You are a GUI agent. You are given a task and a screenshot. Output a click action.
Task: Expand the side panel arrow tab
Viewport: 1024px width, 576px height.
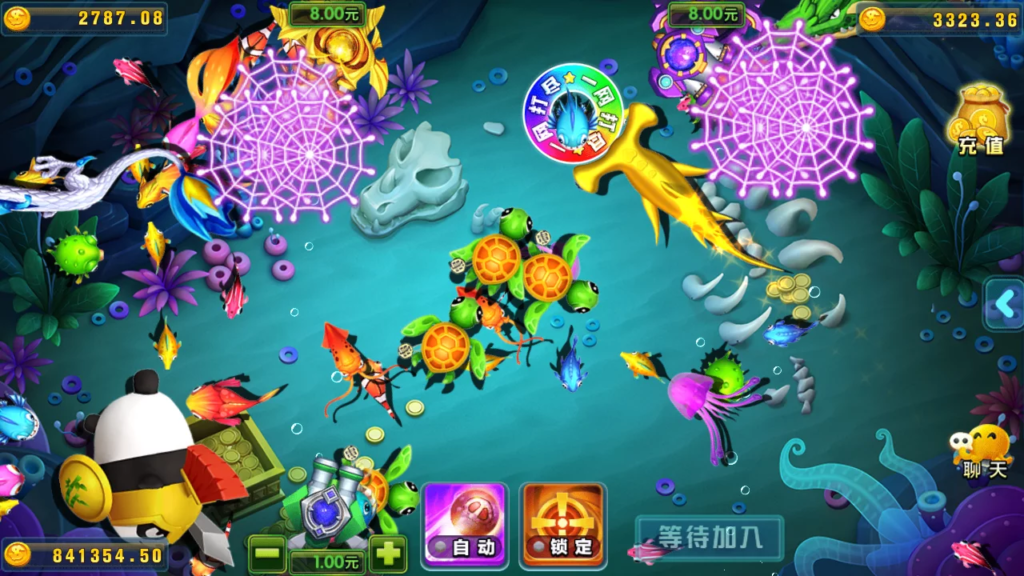pyautogui.click(x=1004, y=303)
